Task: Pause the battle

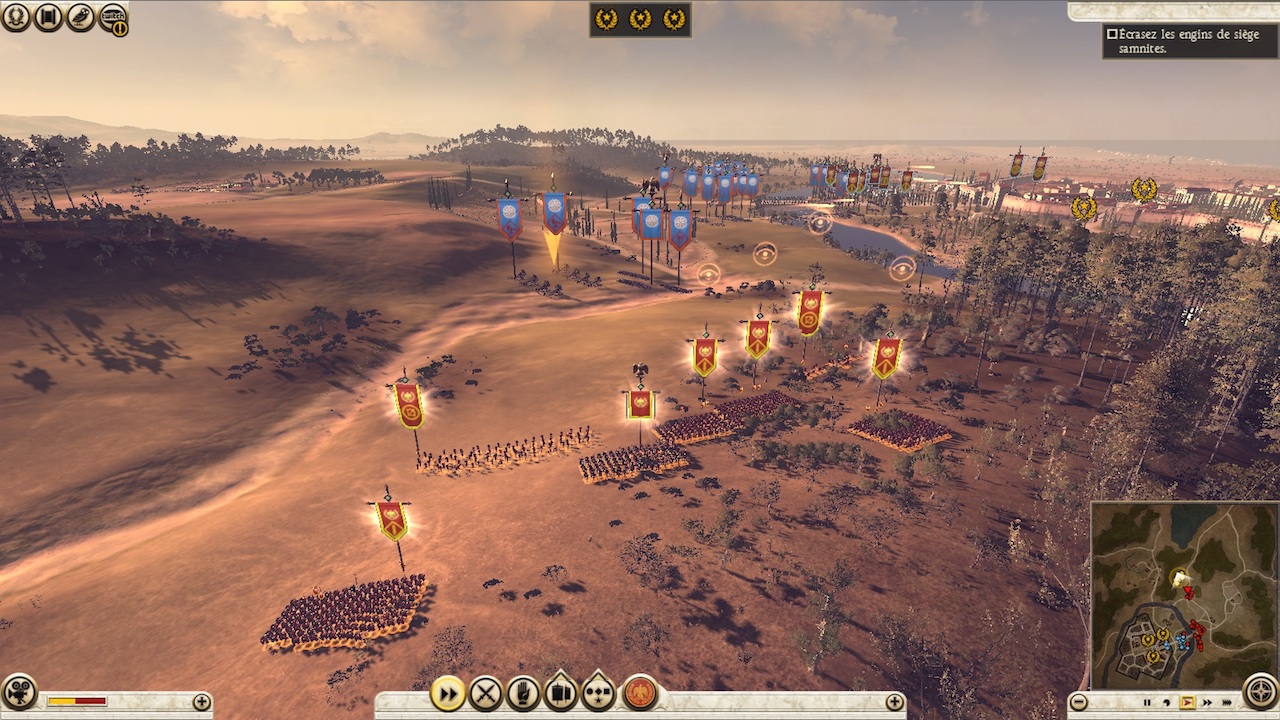Action: click(1148, 703)
